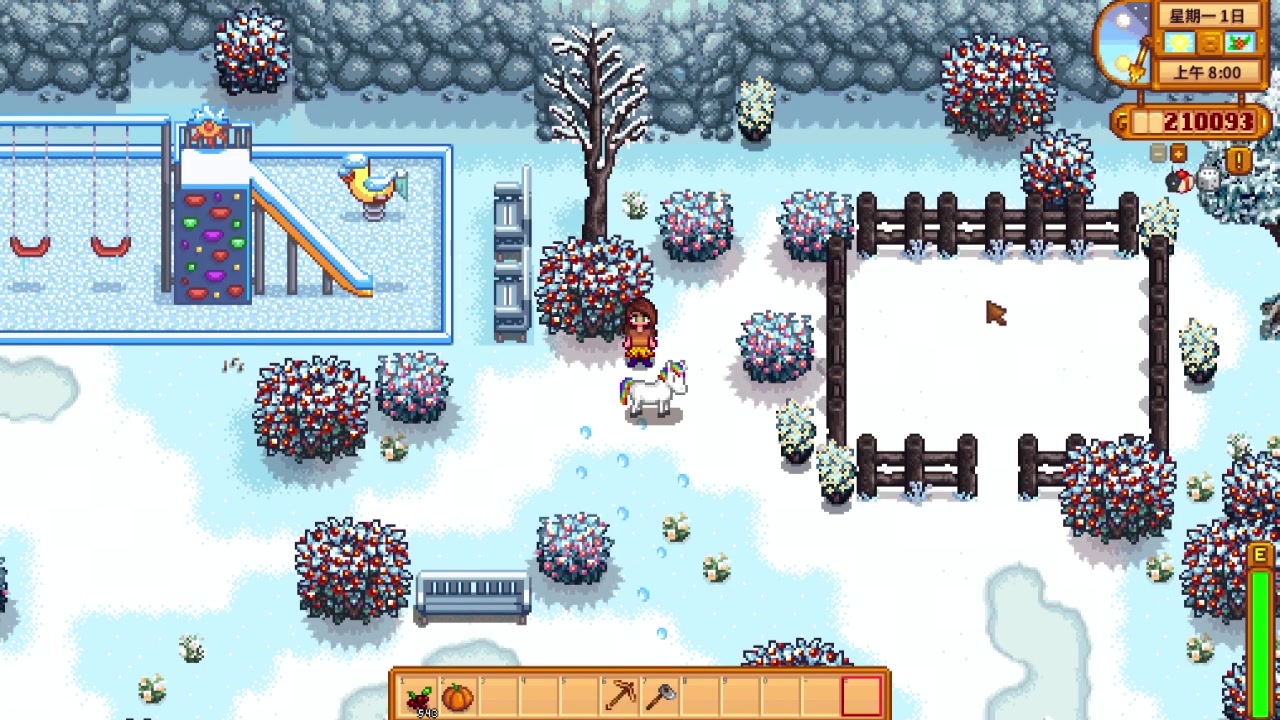Zoom in with the plus button

tap(1178, 153)
